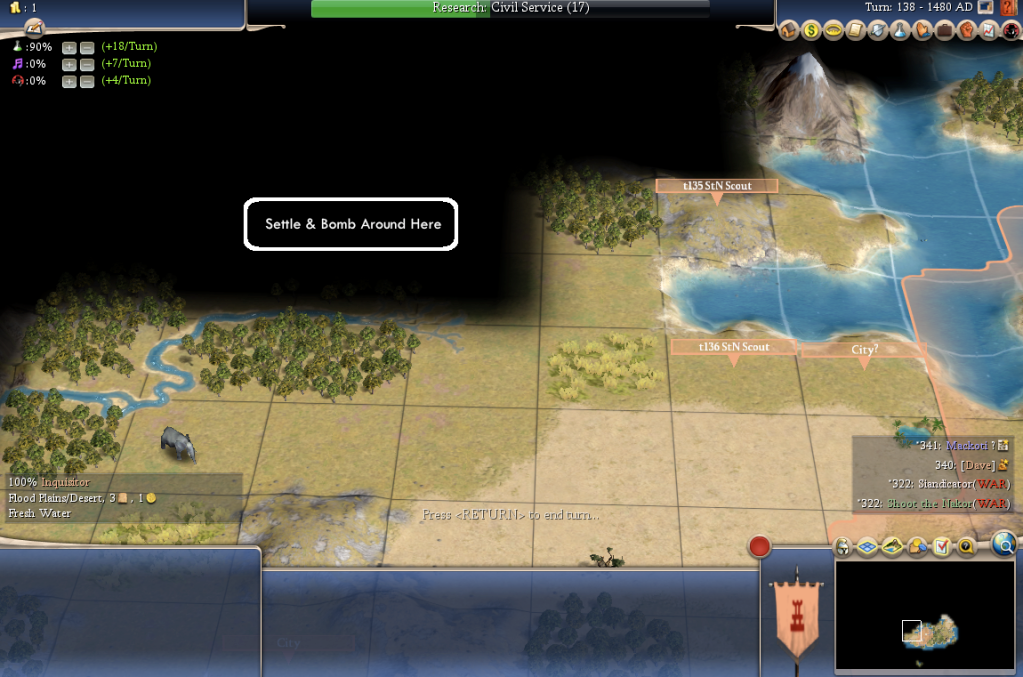The image size is (1023, 677).
Task: Open the Foreign Advisor gold ring icon
Action: (x=833, y=31)
